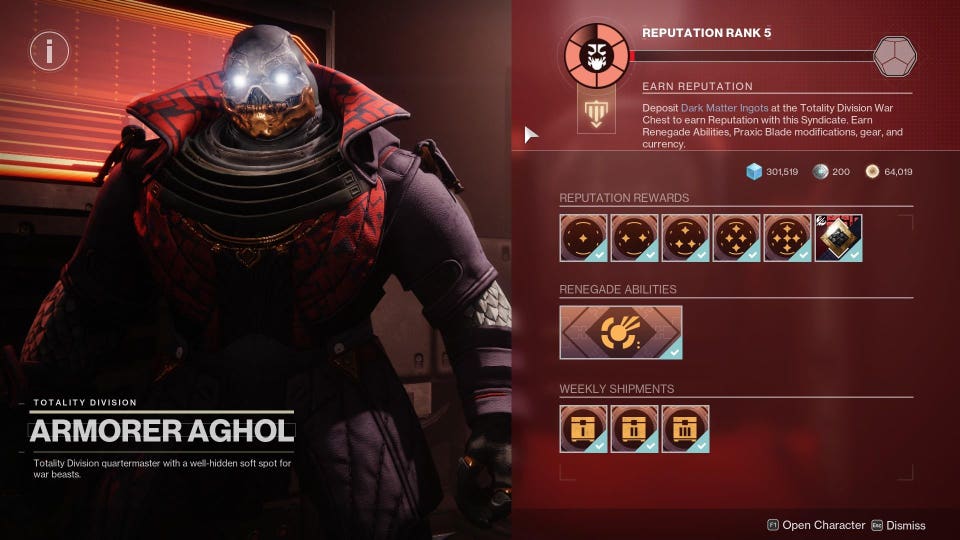The width and height of the screenshot is (960, 540).
Task: Inspect the gold diamond emblem reward
Action: point(839,238)
